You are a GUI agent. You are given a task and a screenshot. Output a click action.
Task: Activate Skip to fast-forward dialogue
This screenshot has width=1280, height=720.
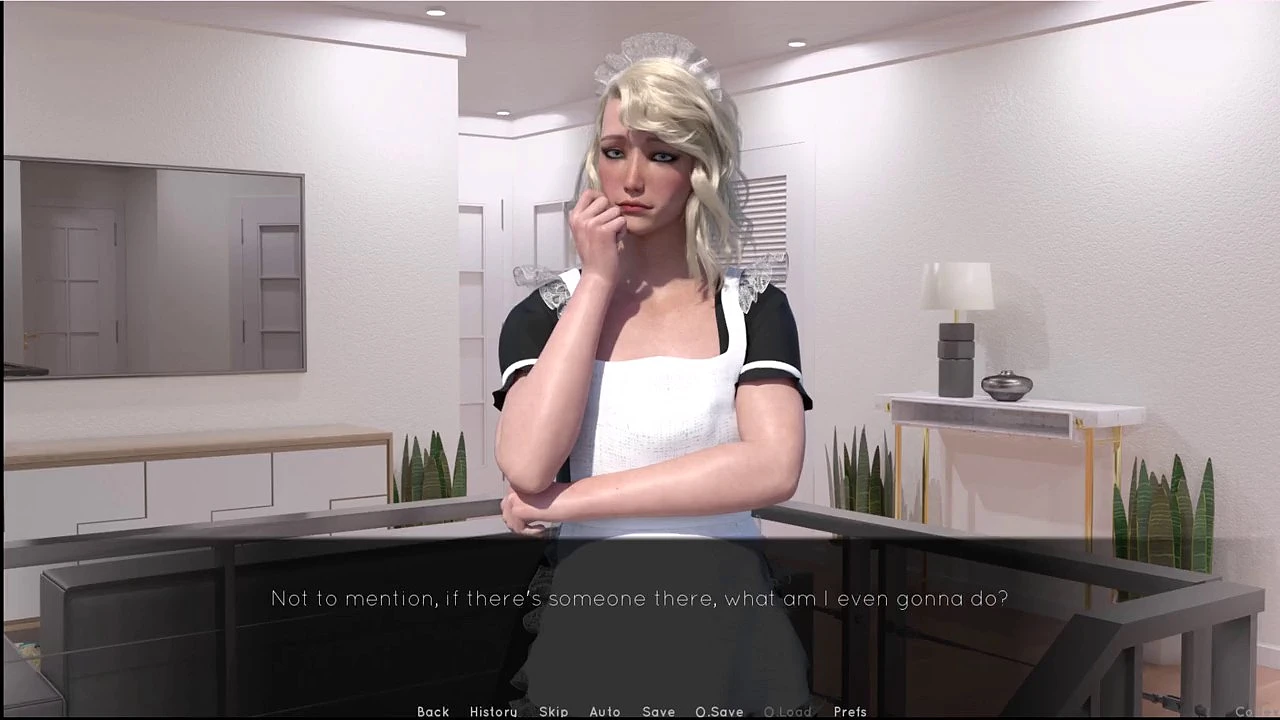point(553,711)
